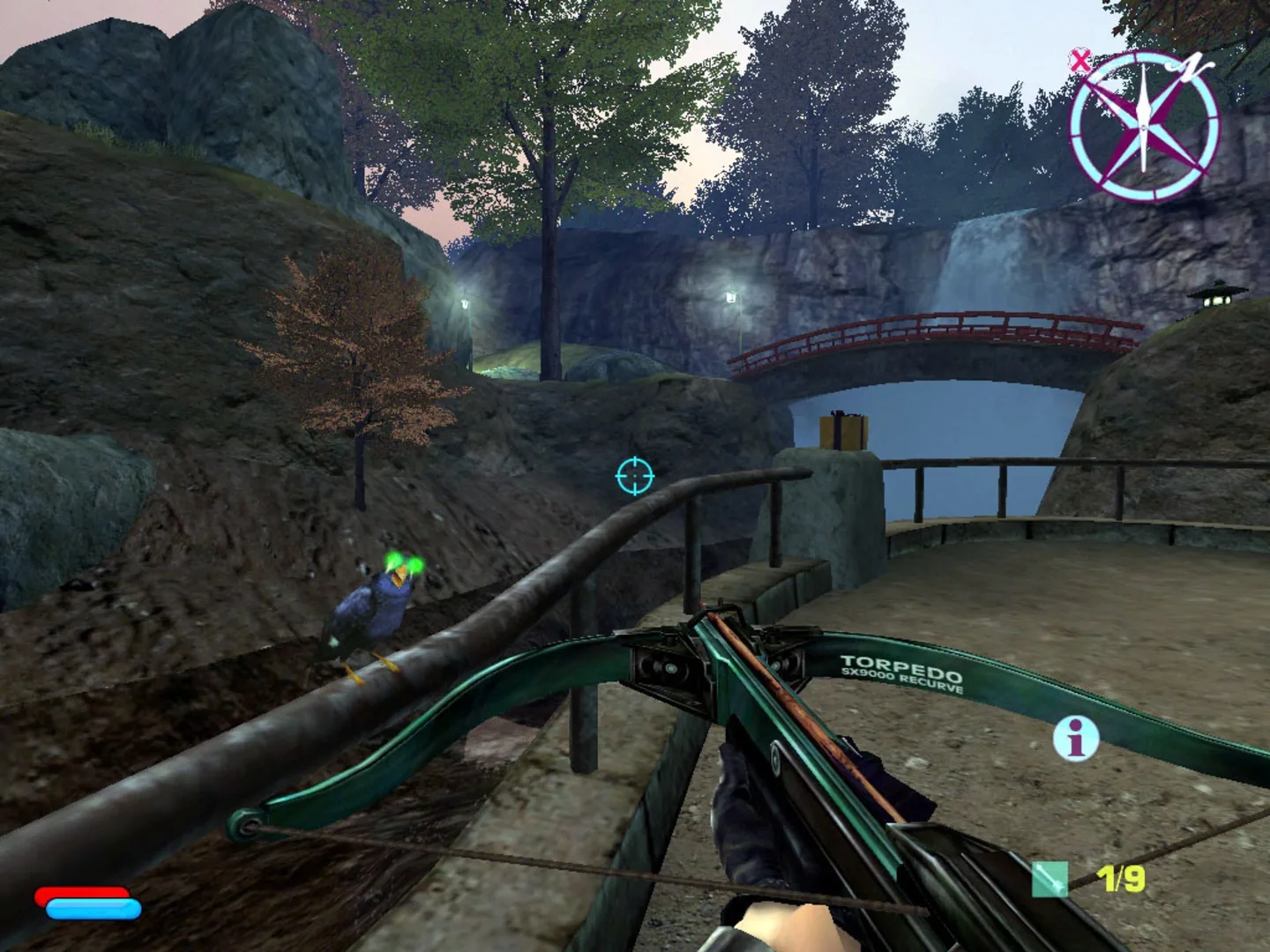The image size is (1270, 952).
Task: Click the yellow gift box near the bridge
Action: [844, 430]
